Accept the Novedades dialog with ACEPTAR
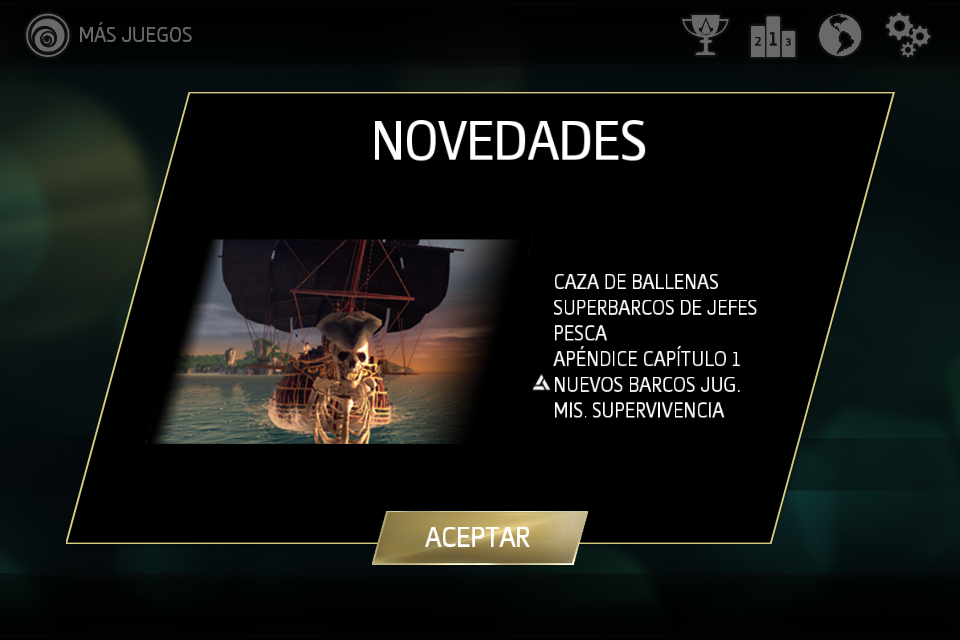Viewport: 960px width, 640px height. tap(478, 537)
